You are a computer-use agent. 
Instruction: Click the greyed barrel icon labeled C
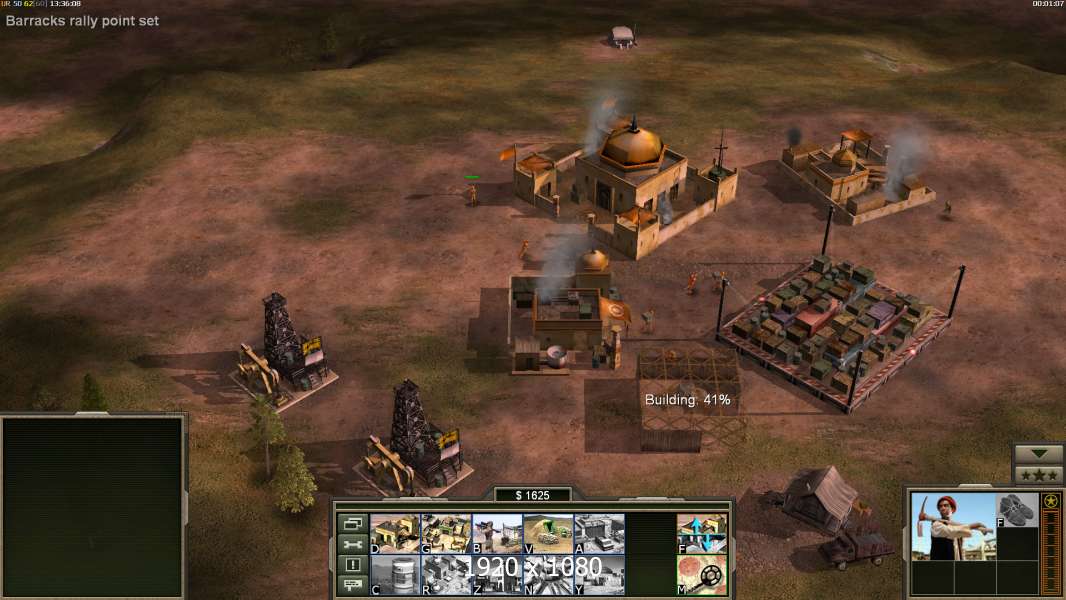(395, 575)
